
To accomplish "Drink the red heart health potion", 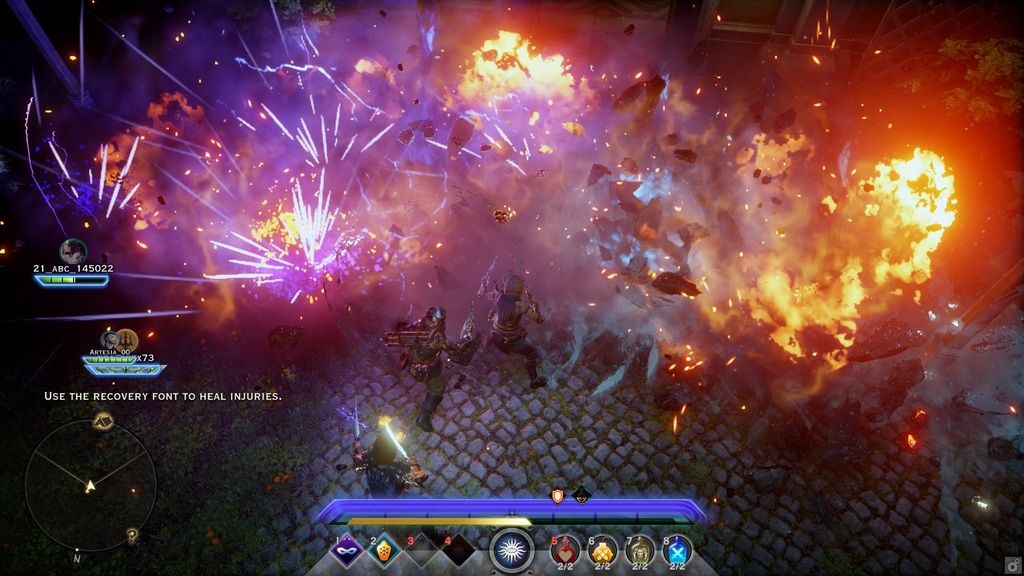I will coord(565,550).
